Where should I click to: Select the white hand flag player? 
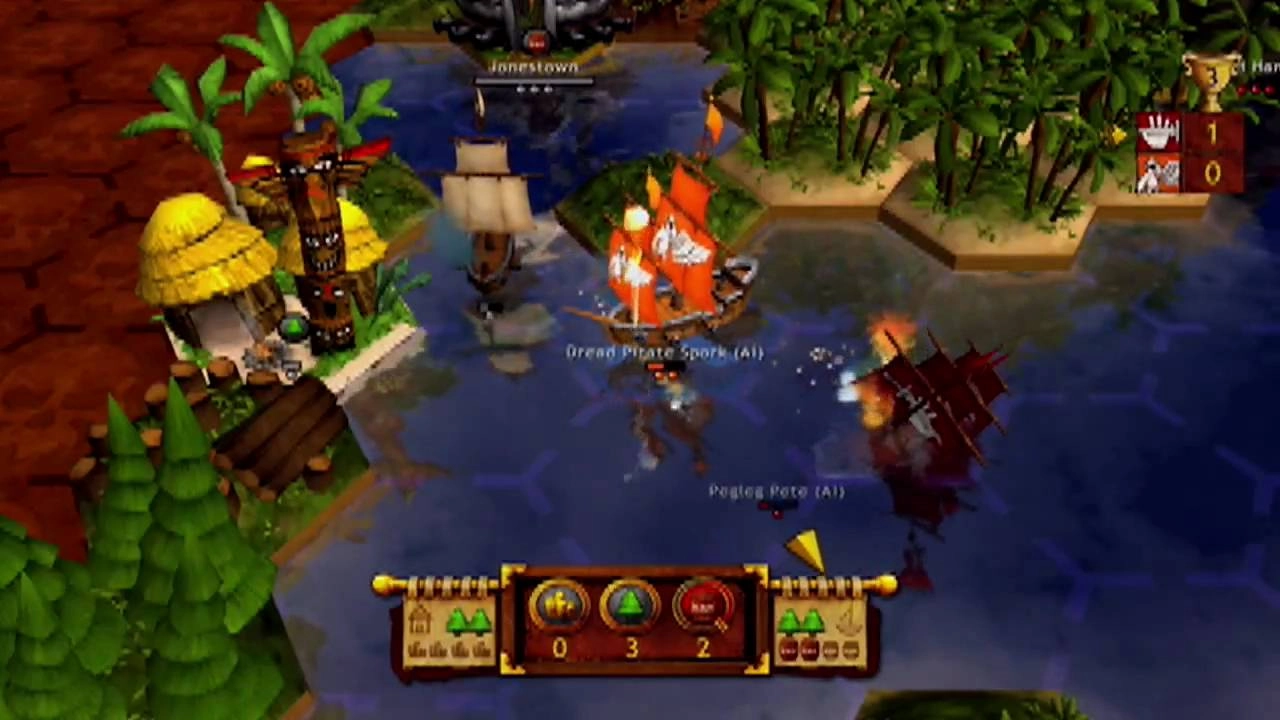click(x=1160, y=133)
